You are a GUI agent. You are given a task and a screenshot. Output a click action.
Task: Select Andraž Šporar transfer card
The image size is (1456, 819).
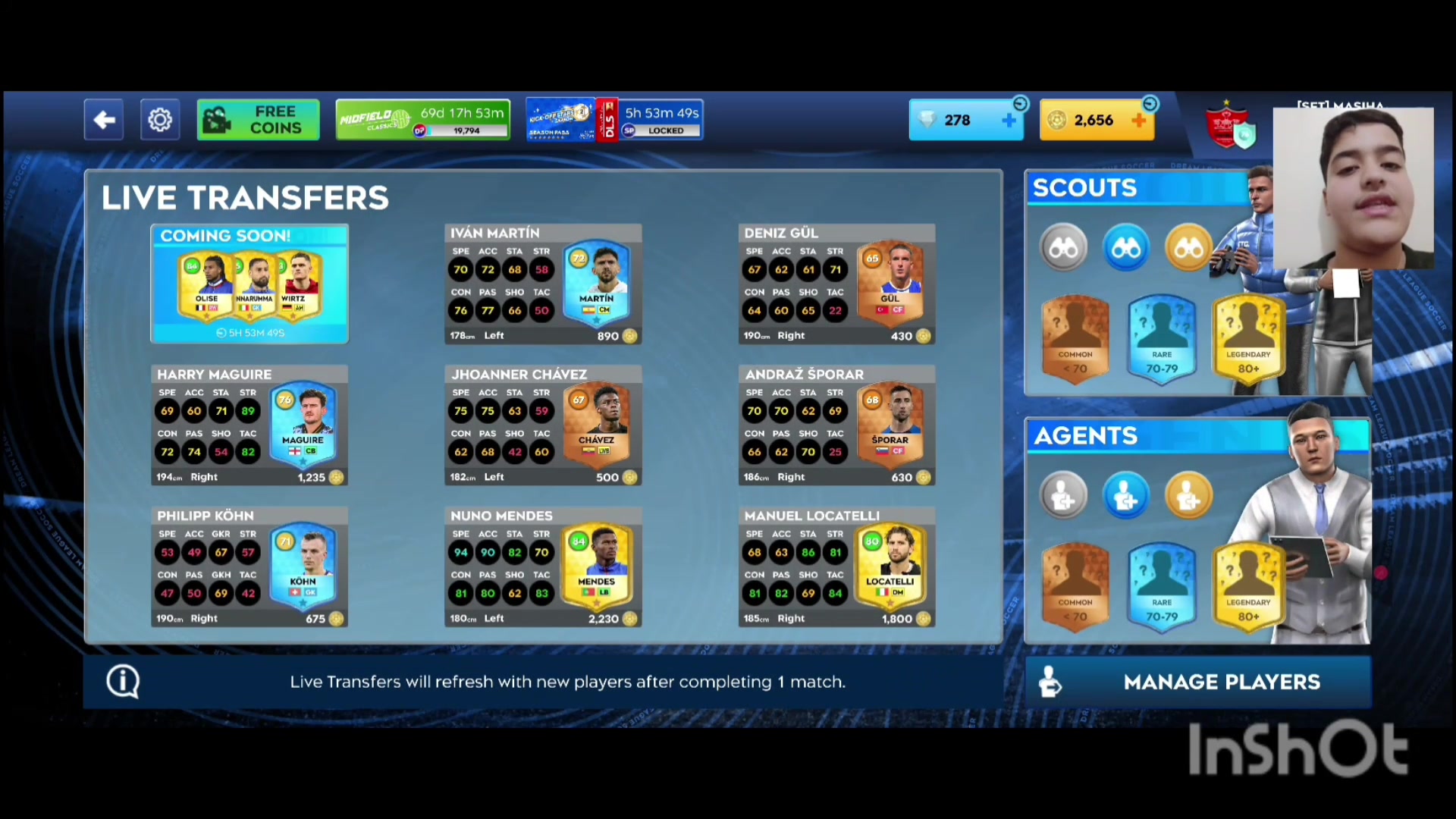[x=836, y=425]
